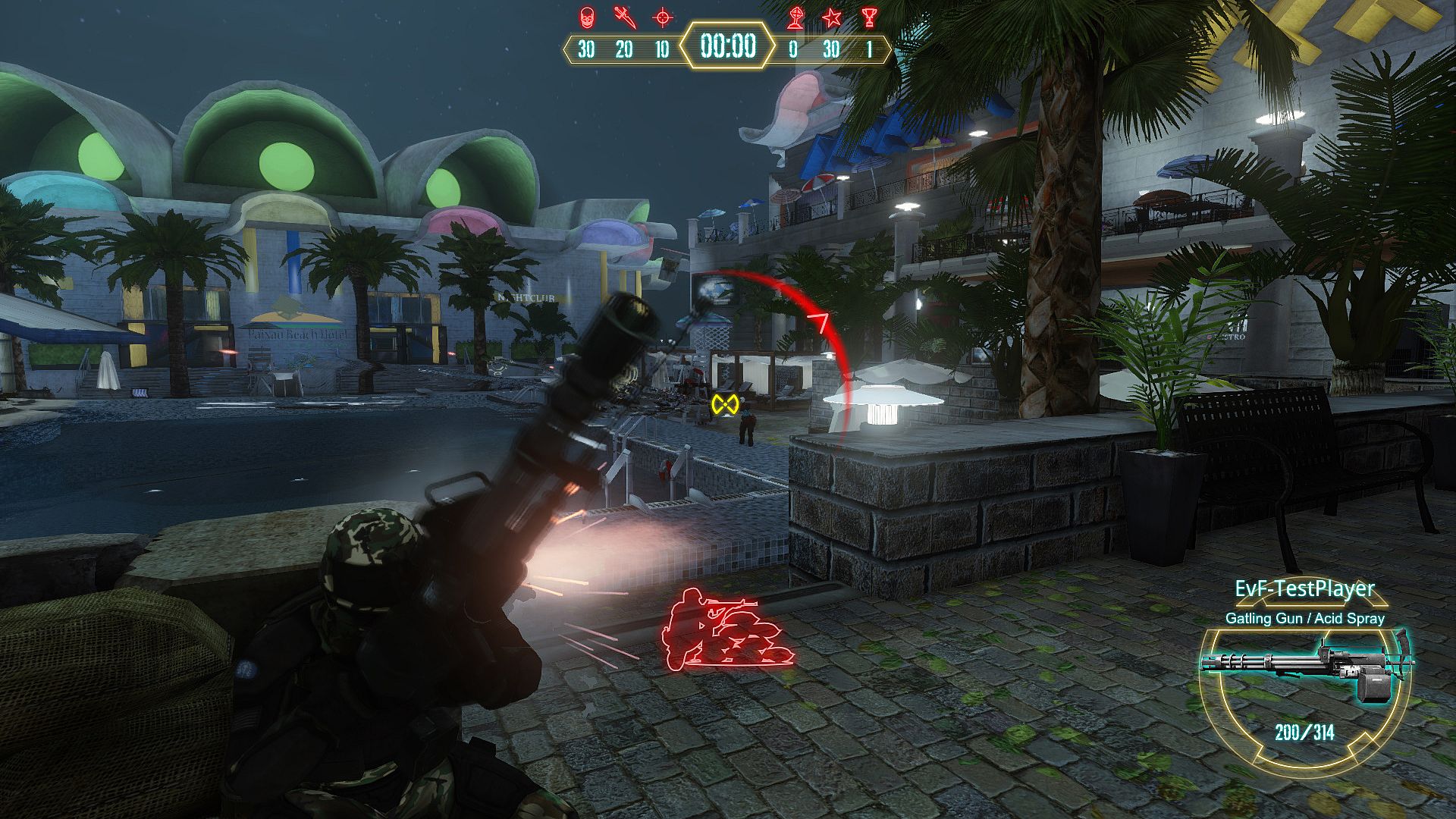This screenshot has height=819, width=1456.
Task: Click the red crosshair headshots icon
Action: pos(663,16)
